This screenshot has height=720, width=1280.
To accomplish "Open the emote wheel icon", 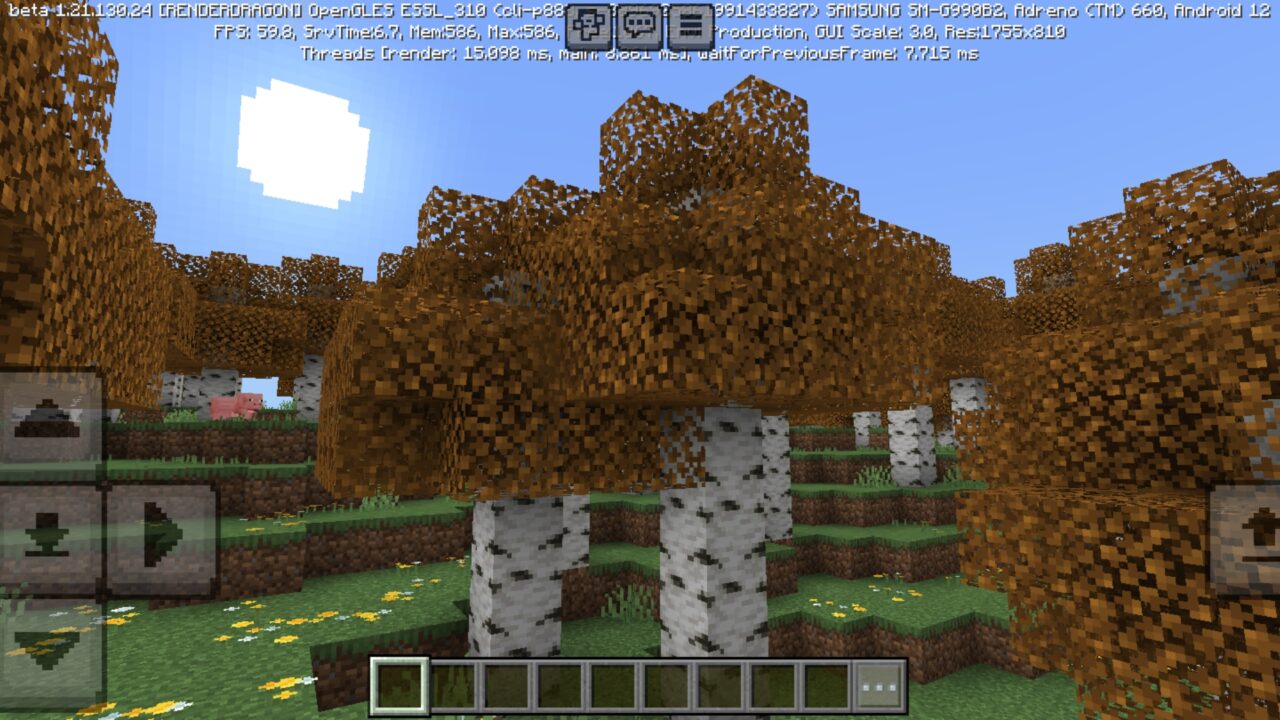I will click(588, 26).
